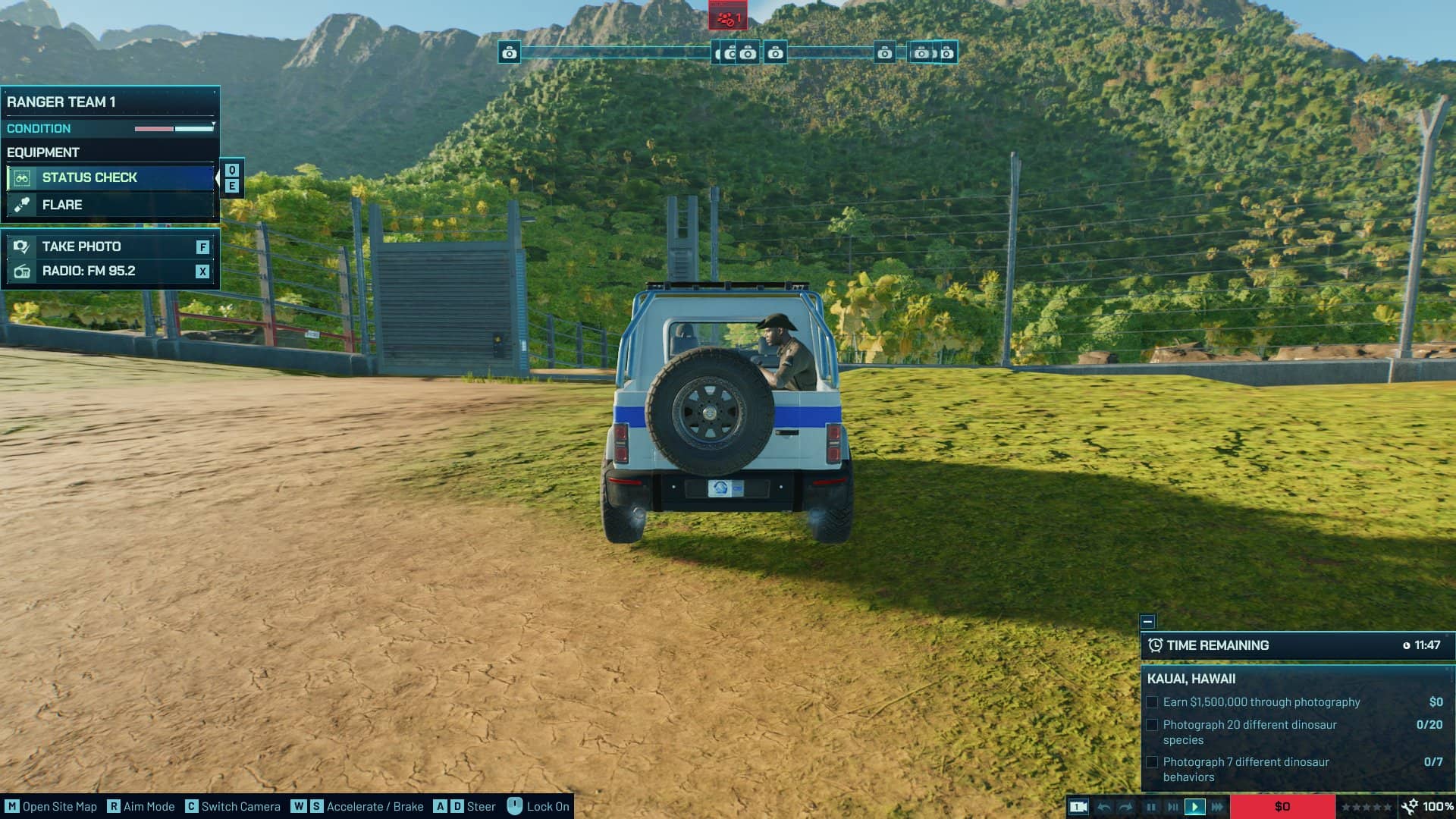Select the Status Check equipment
The width and height of the screenshot is (1456, 819).
pos(110,177)
